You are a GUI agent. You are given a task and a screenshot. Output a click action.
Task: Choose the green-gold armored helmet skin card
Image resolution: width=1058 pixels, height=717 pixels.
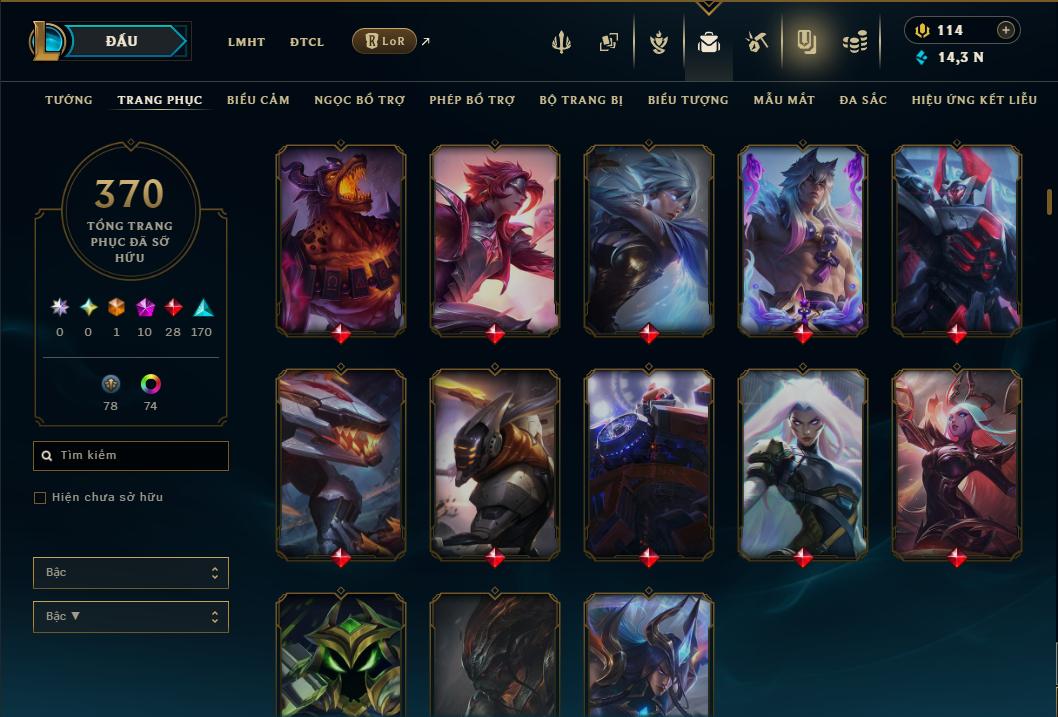(341, 653)
